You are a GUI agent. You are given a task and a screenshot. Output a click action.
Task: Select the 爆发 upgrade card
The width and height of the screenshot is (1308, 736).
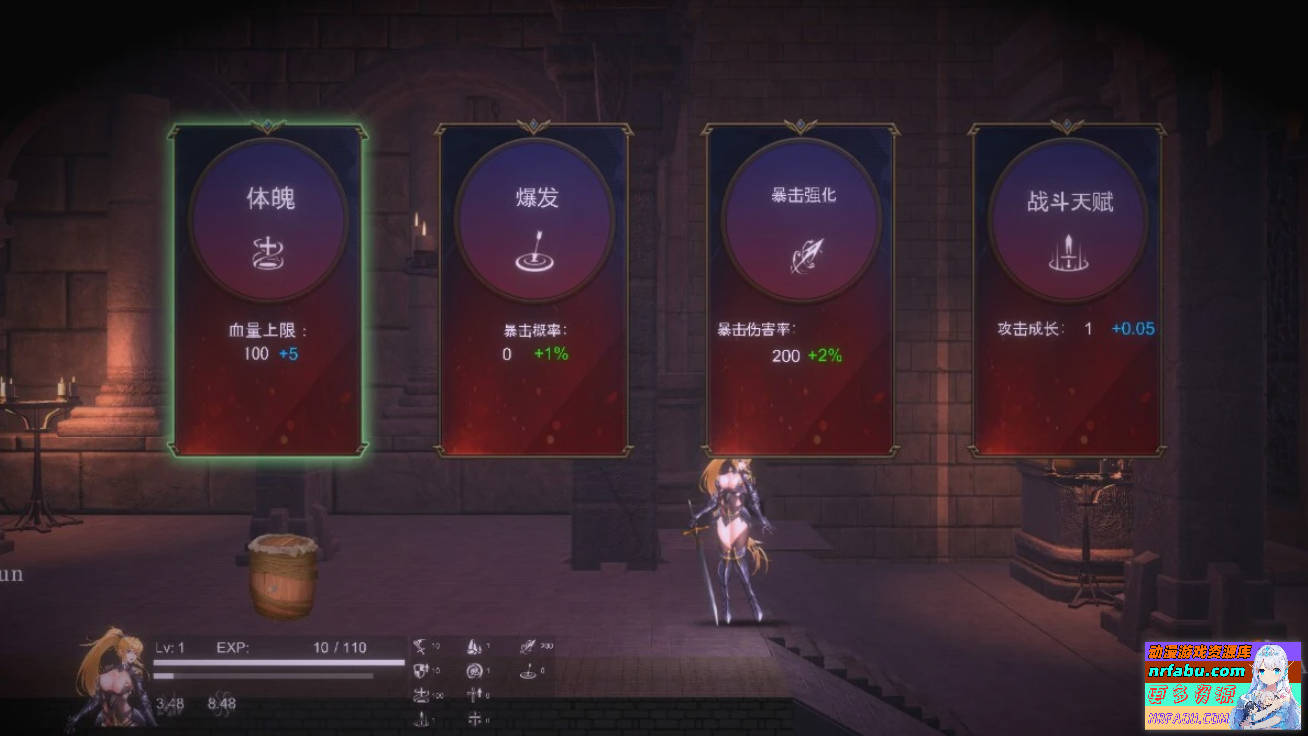[x=536, y=285]
